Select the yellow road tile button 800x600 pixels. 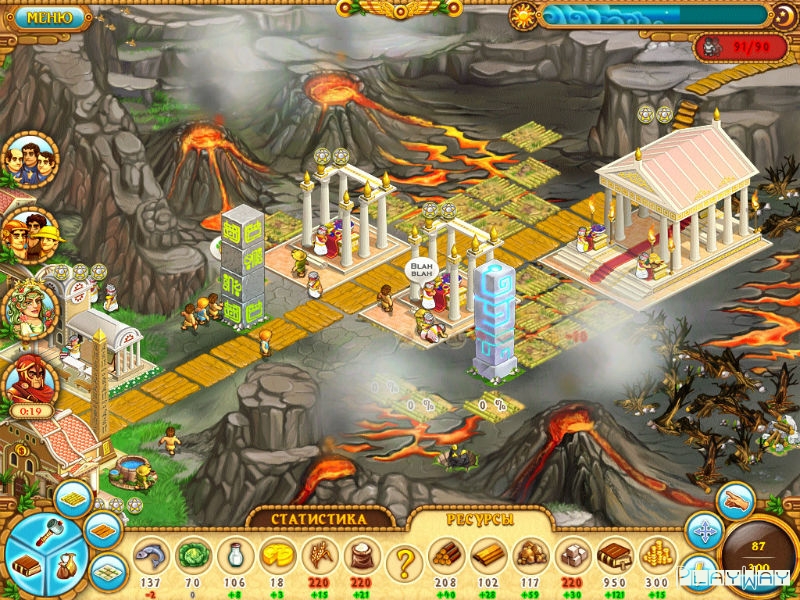point(72,498)
